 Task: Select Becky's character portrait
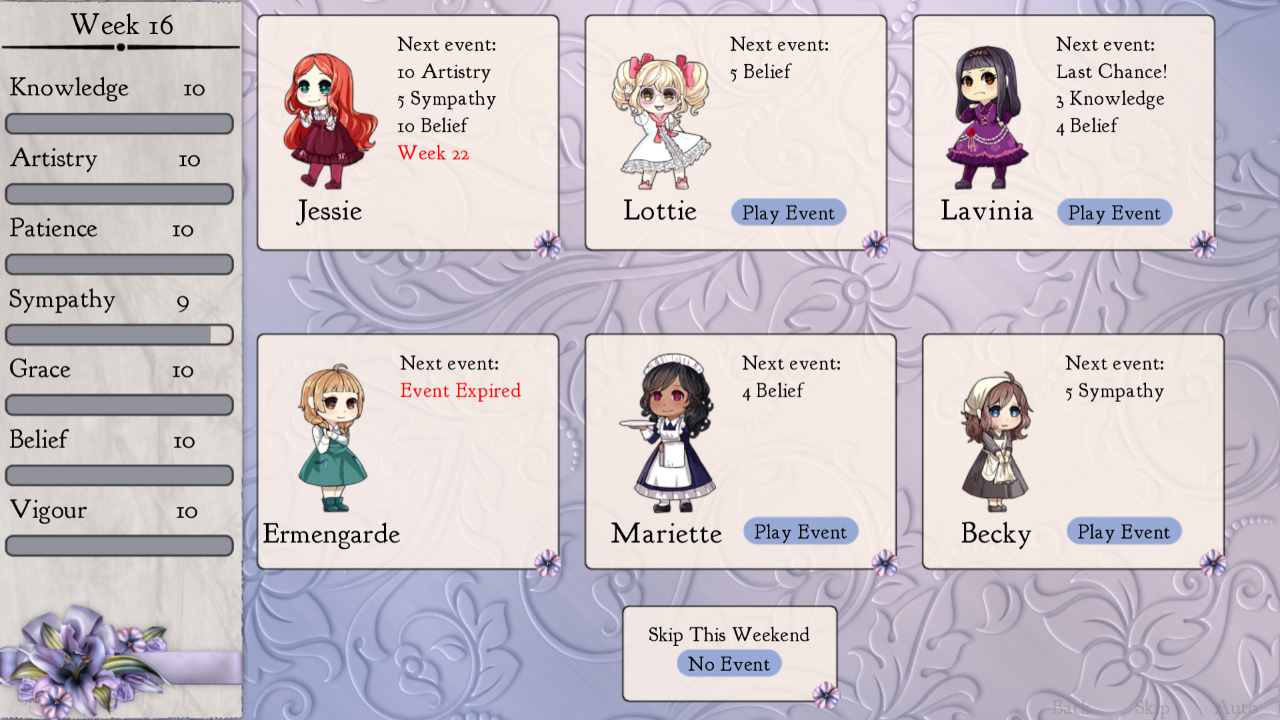coord(995,440)
